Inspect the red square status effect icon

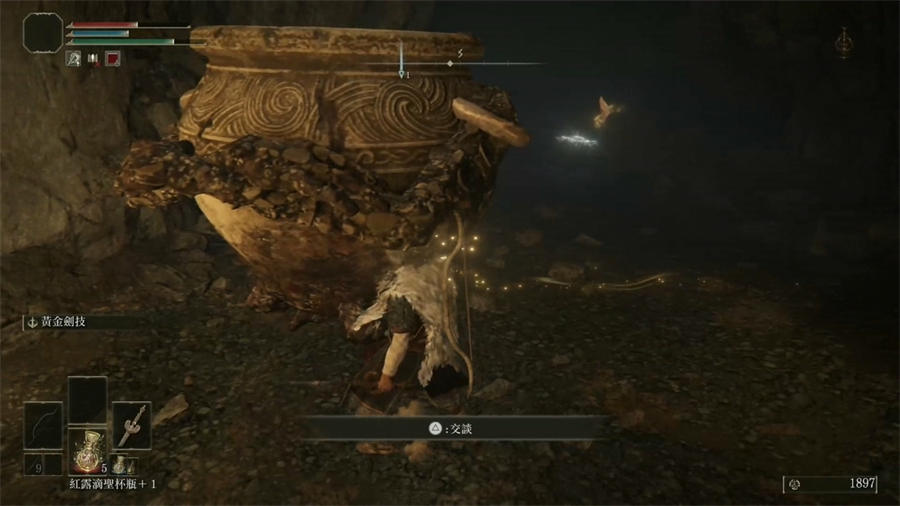[x=112, y=59]
